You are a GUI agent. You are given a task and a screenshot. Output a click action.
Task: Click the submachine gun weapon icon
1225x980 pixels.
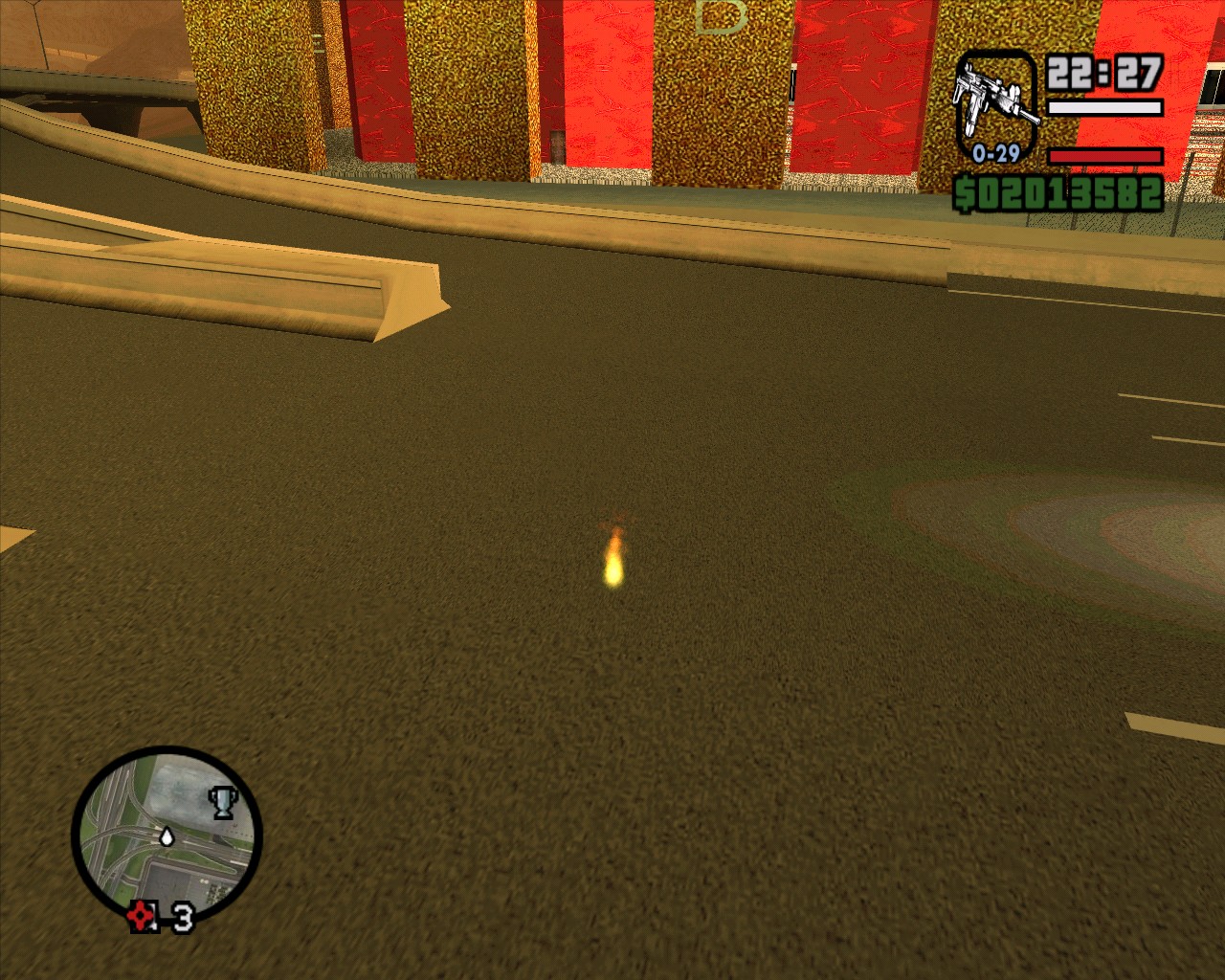[x=996, y=100]
